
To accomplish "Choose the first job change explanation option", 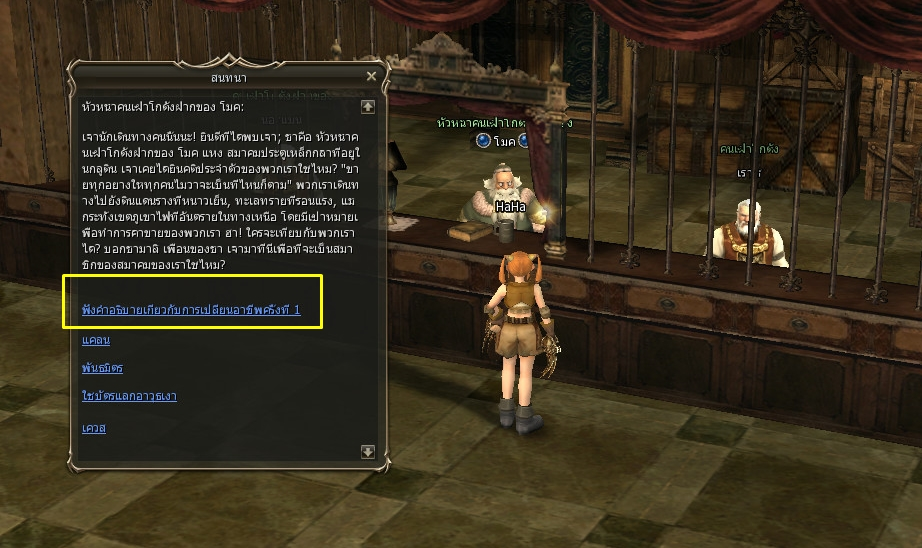I will click(x=191, y=311).
